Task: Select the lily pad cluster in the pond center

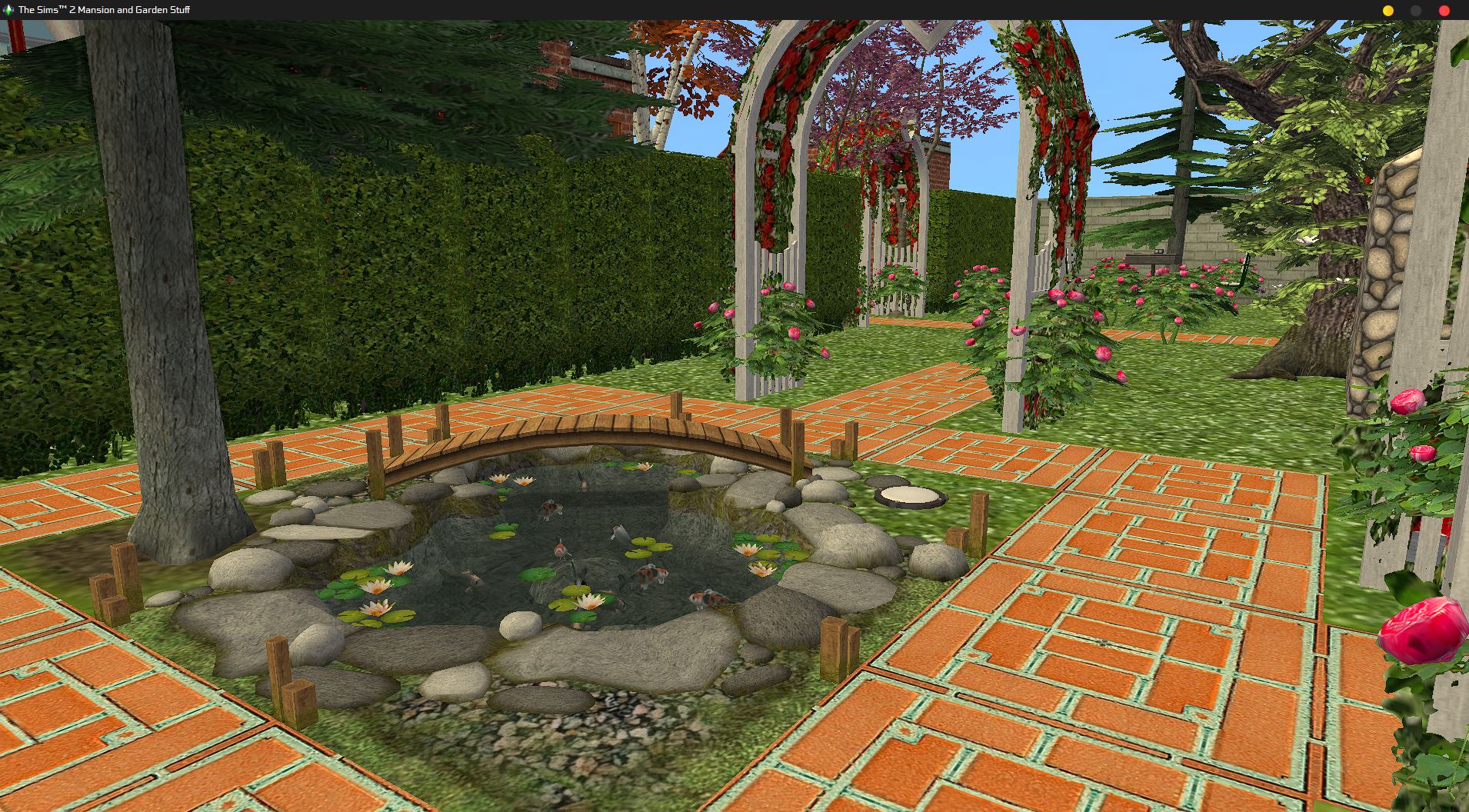Action: click(646, 546)
